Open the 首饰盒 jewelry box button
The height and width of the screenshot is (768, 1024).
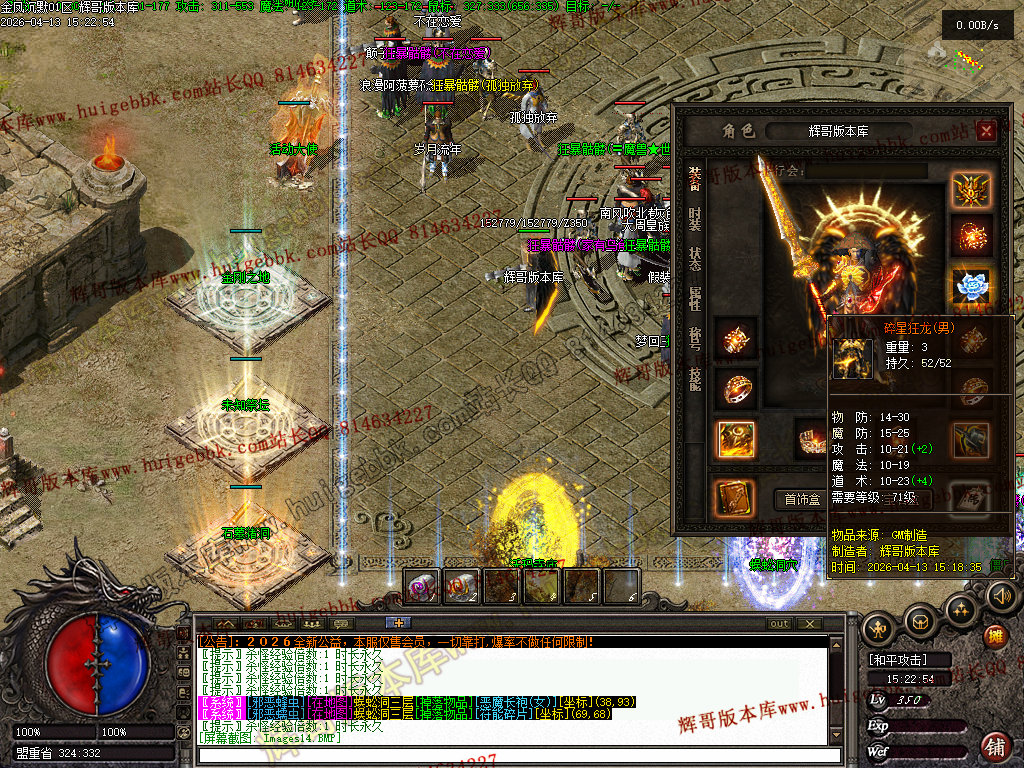coord(802,499)
